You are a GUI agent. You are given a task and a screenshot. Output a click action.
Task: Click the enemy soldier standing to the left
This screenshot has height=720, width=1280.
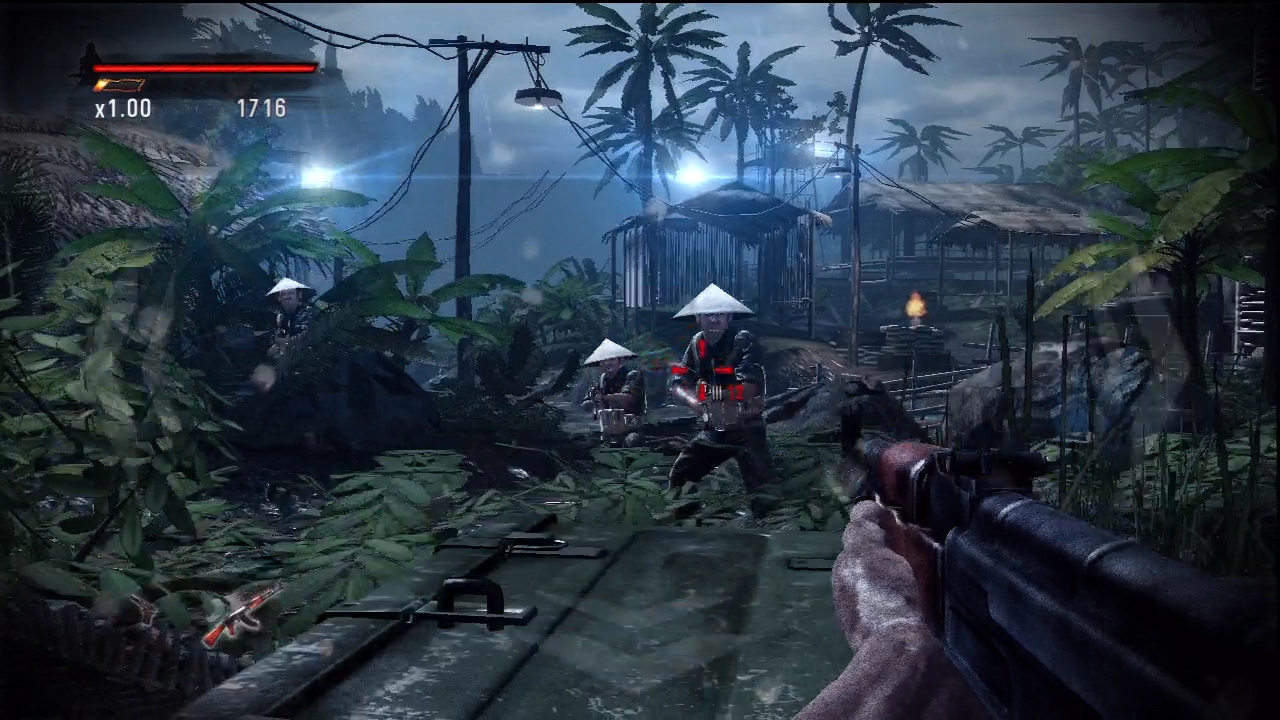coord(288,310)
